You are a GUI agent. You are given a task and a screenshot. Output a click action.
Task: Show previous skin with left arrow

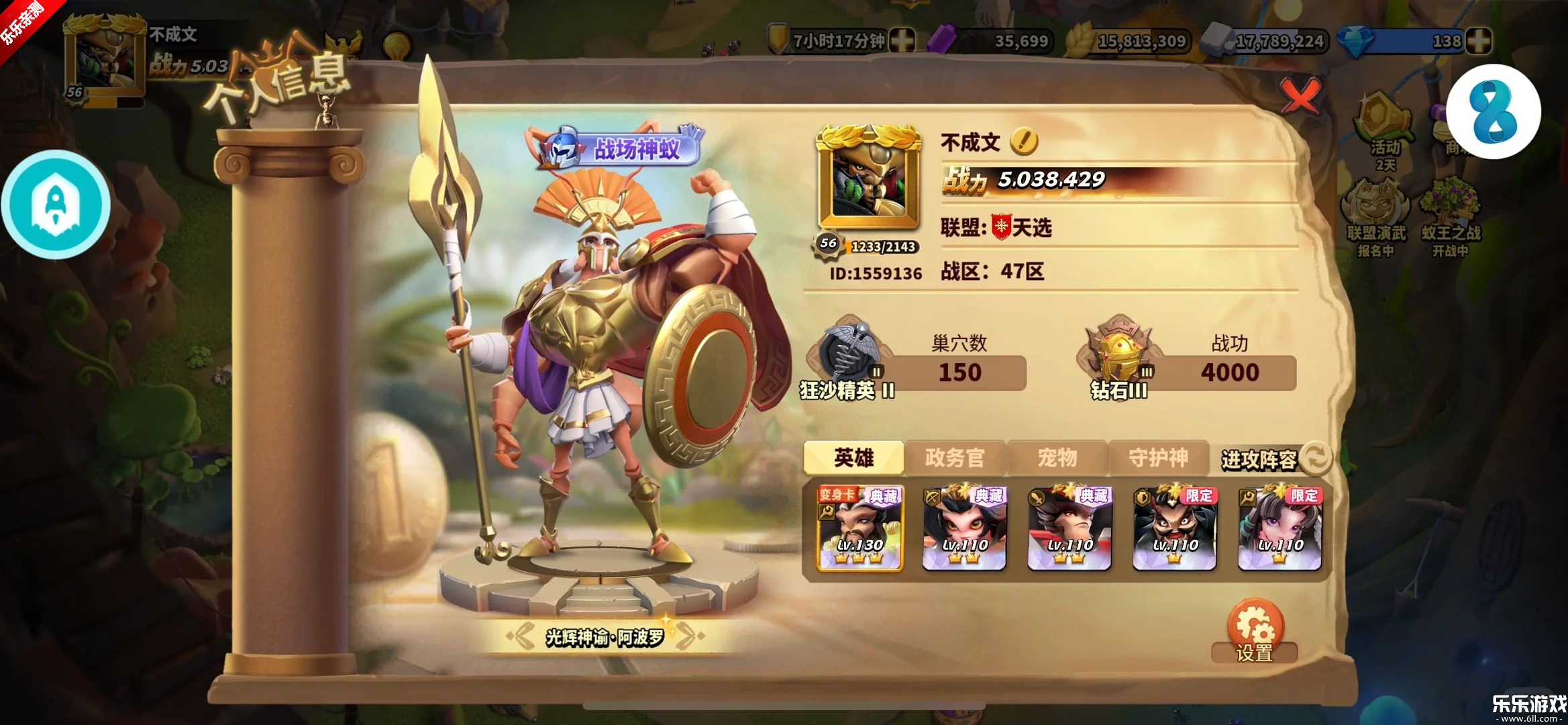coord(521,635)
